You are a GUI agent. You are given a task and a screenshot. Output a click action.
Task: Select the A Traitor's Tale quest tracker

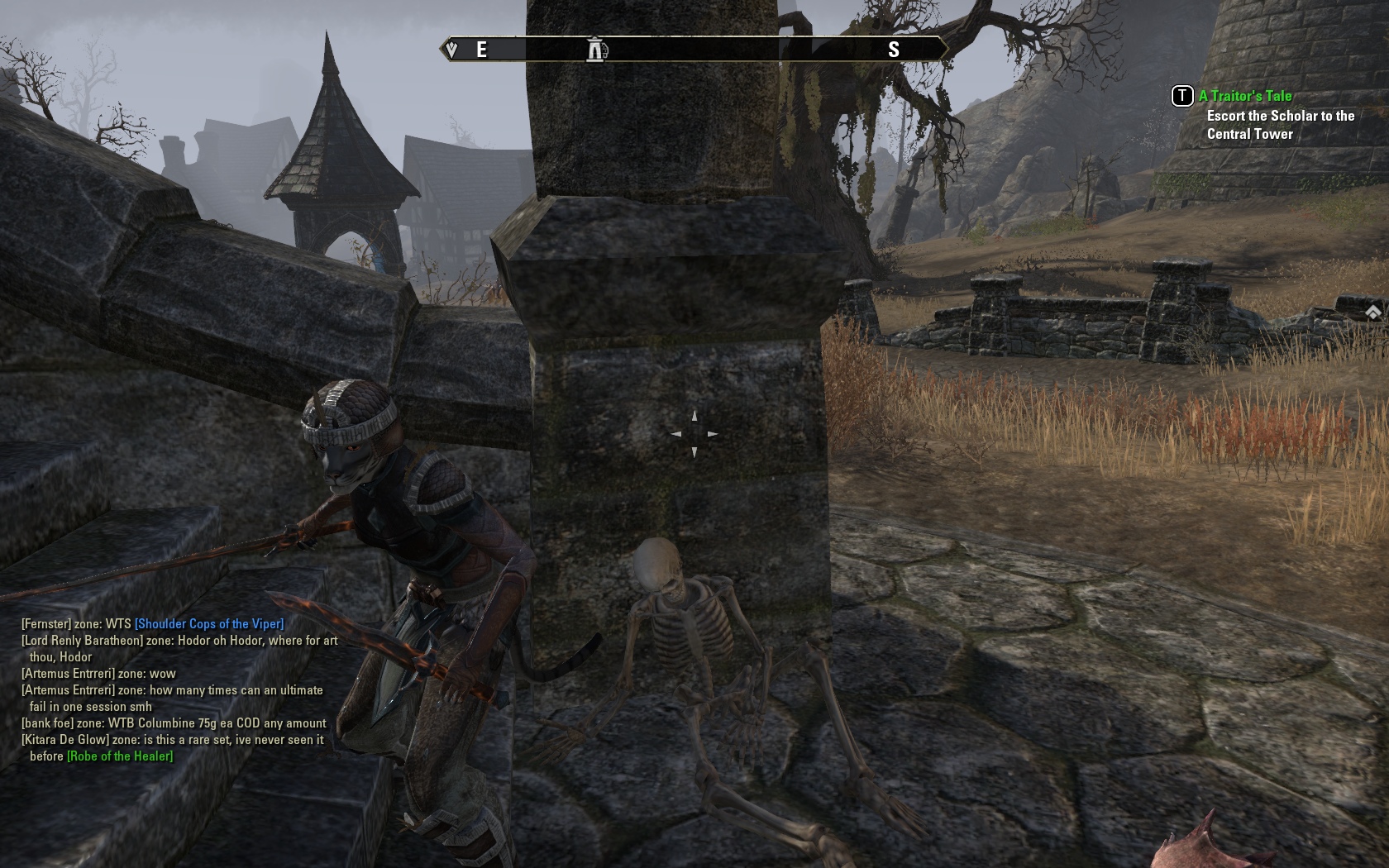pos(1245,96)
